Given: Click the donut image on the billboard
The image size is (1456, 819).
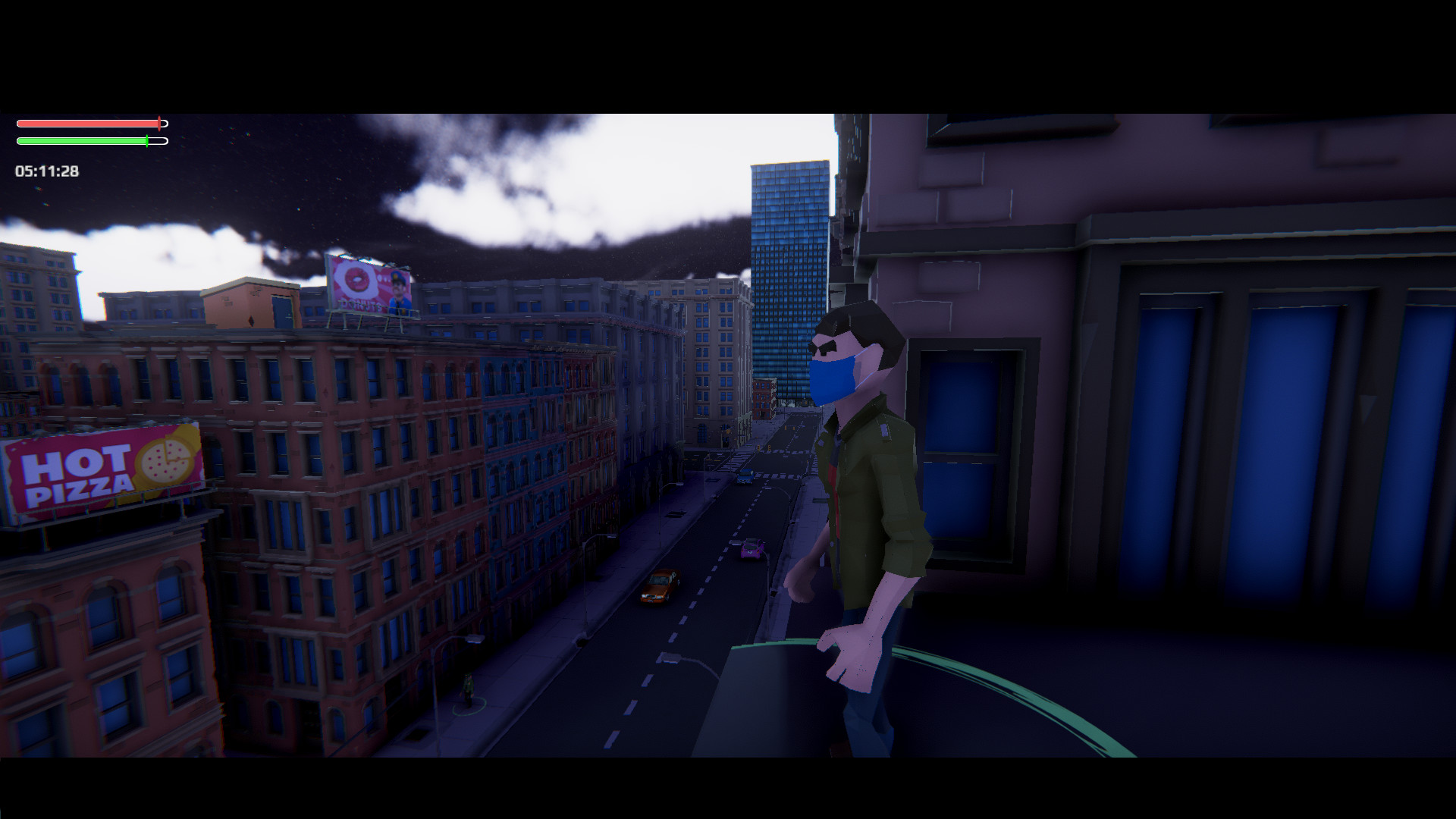Looking at the screenshot, I should pos(357,280).
